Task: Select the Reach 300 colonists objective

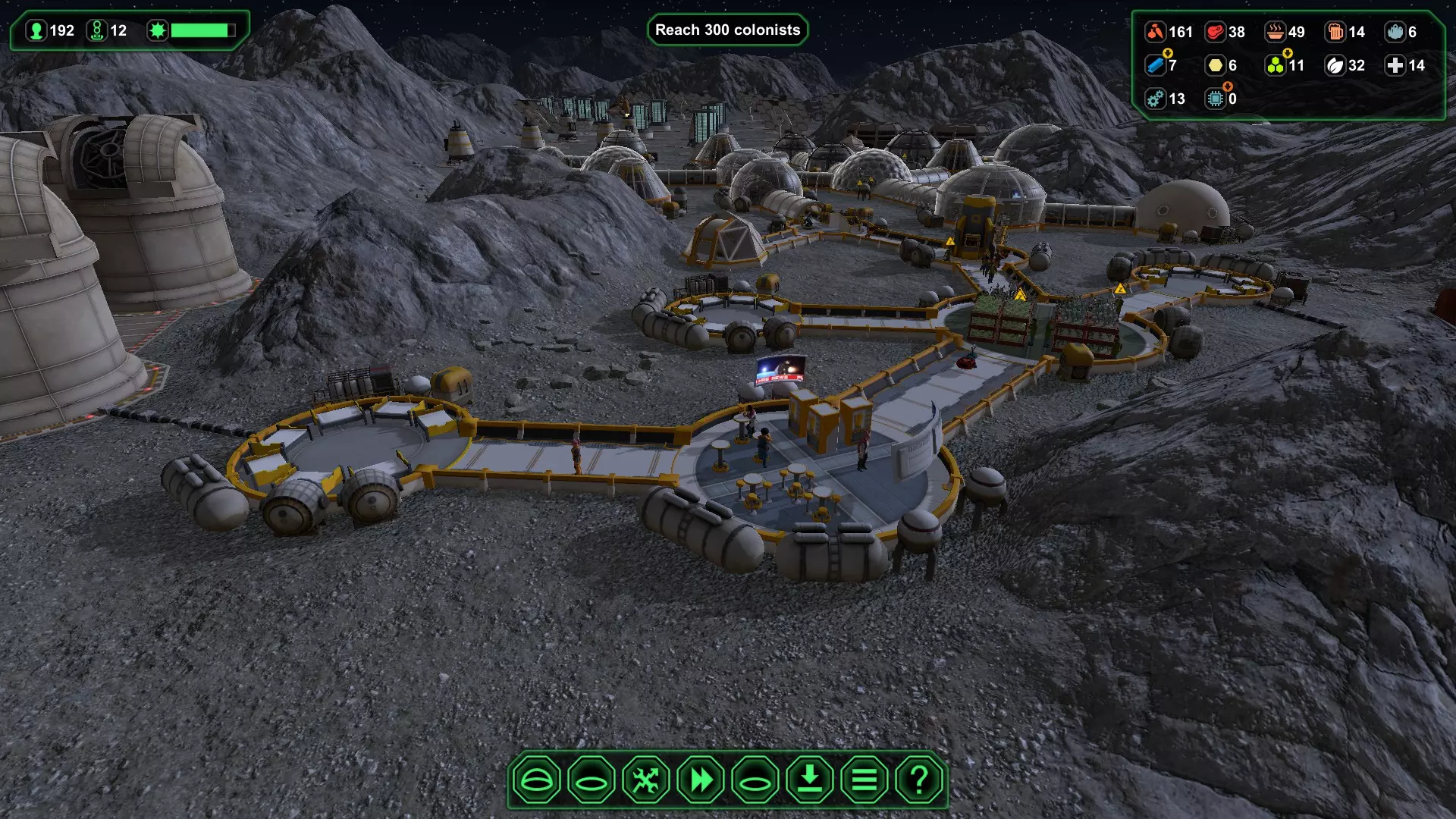Action: click(x=727, y=30)
